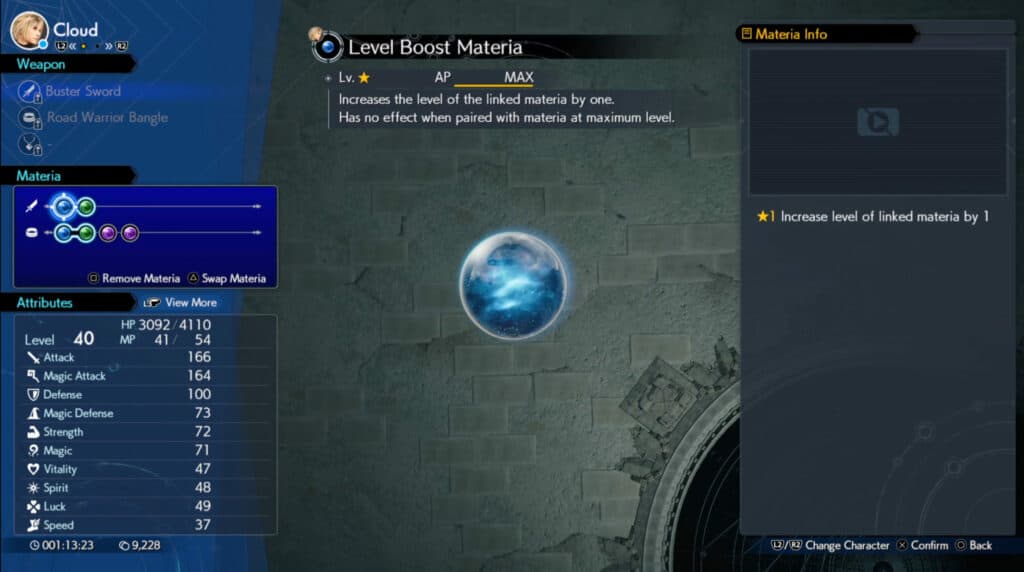The image size is (1024, 572).
Task: Select the green materia in the sword row
Action: (x=87, y=207)
